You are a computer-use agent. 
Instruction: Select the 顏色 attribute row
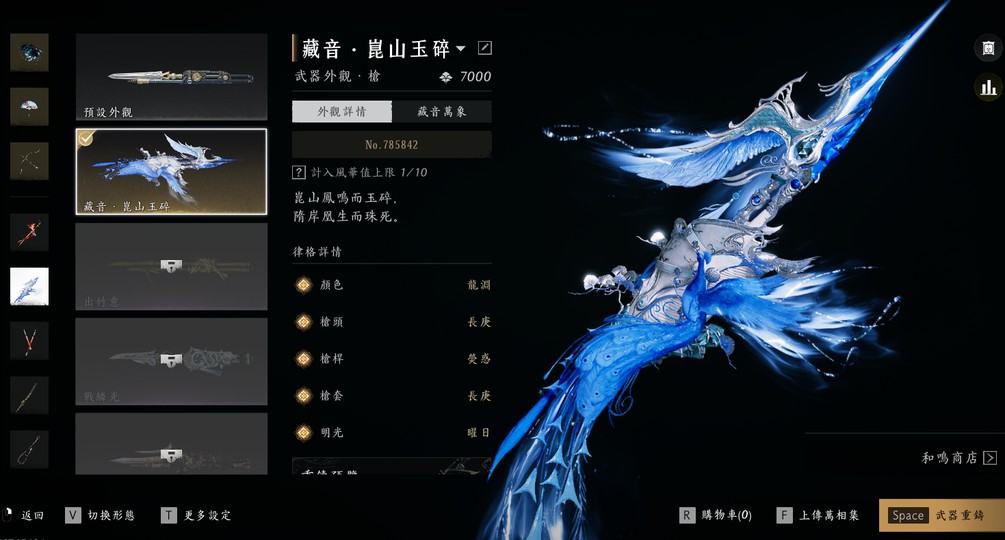(x=391, y=285)
